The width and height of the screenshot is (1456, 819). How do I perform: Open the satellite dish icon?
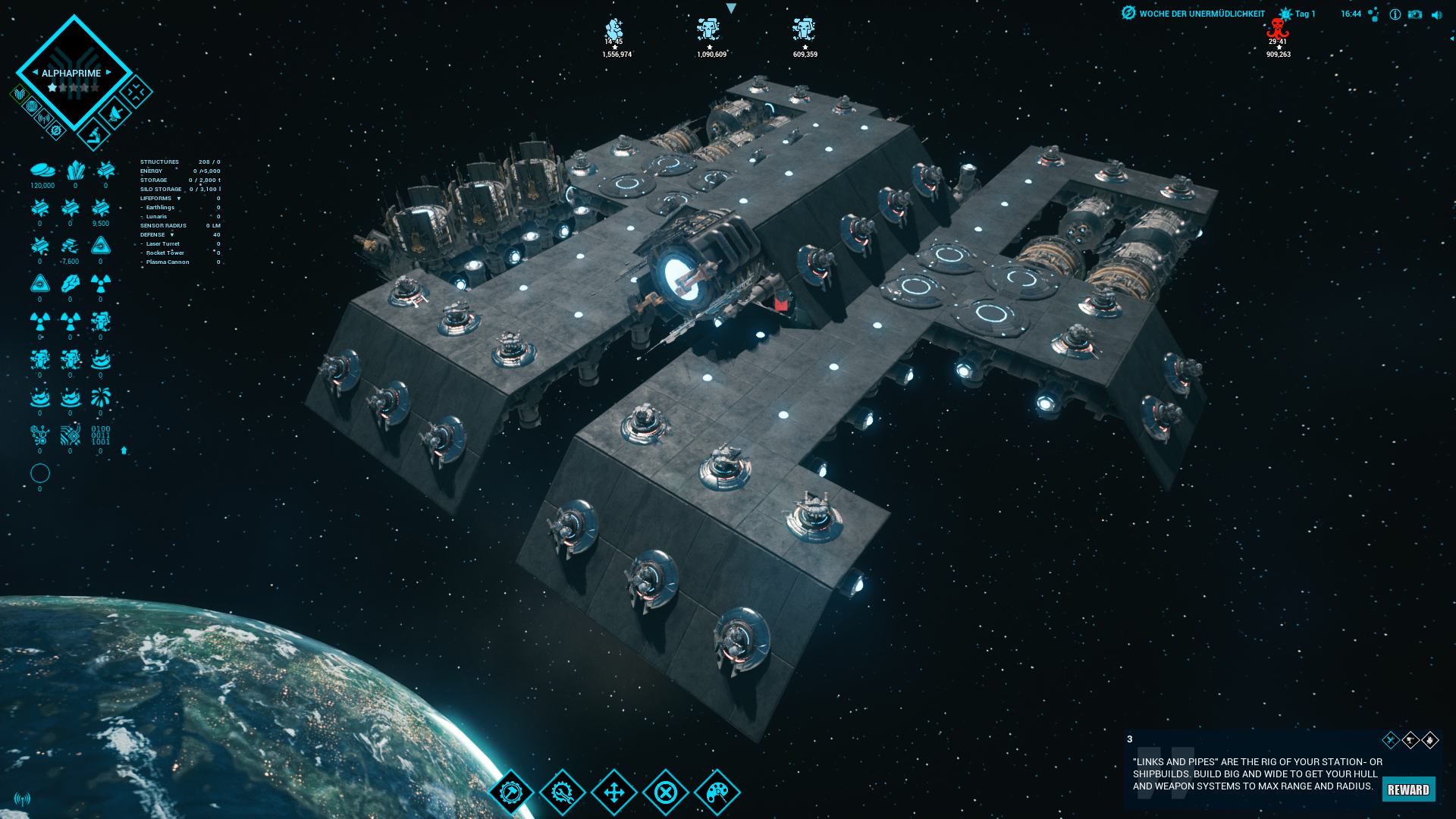coord(115,115)
